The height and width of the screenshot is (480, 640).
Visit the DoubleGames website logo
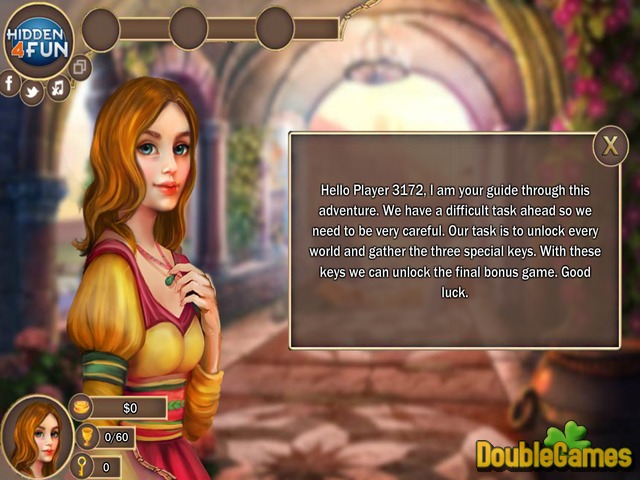[553, 450]
